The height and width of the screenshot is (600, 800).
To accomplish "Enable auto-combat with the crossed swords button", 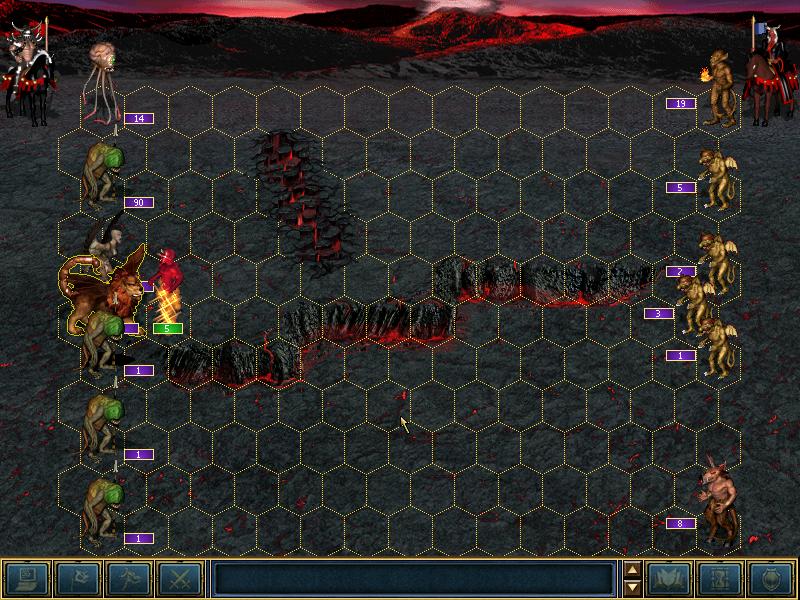I will [180, 578].
